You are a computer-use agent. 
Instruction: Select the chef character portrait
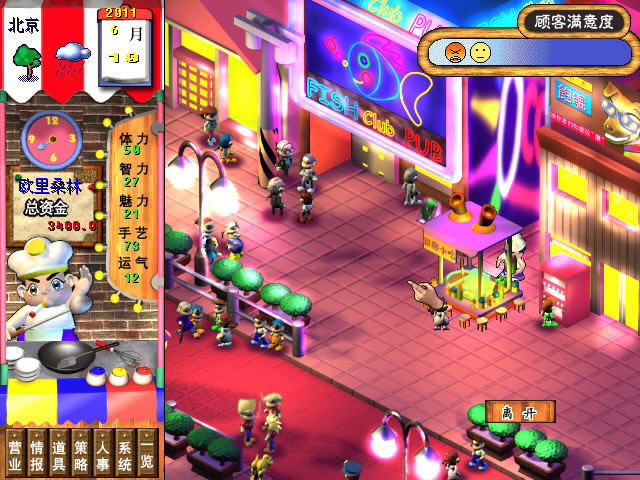click(43, 290)
